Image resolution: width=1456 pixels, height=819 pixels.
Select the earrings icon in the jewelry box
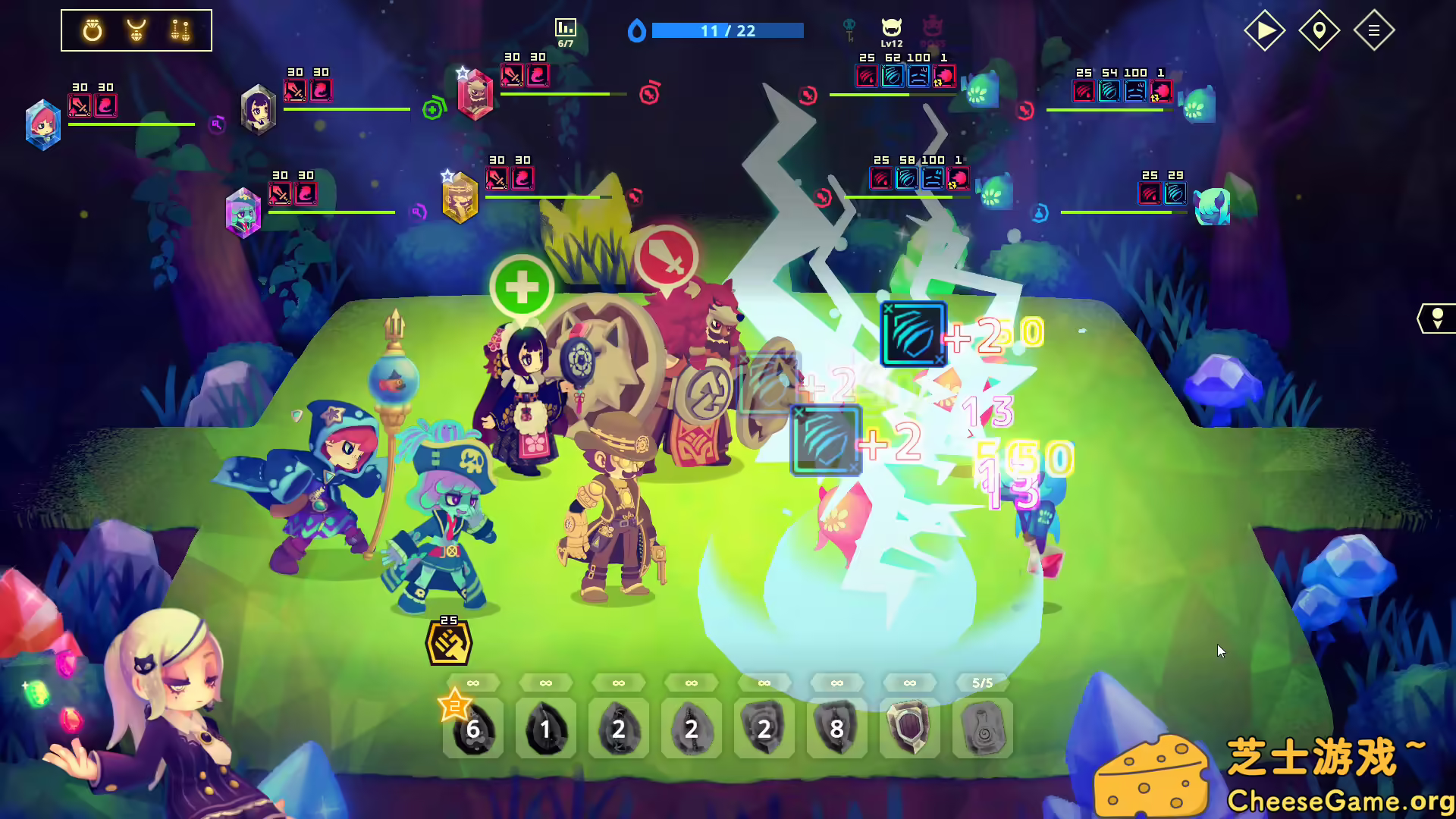tap(180, 31)
